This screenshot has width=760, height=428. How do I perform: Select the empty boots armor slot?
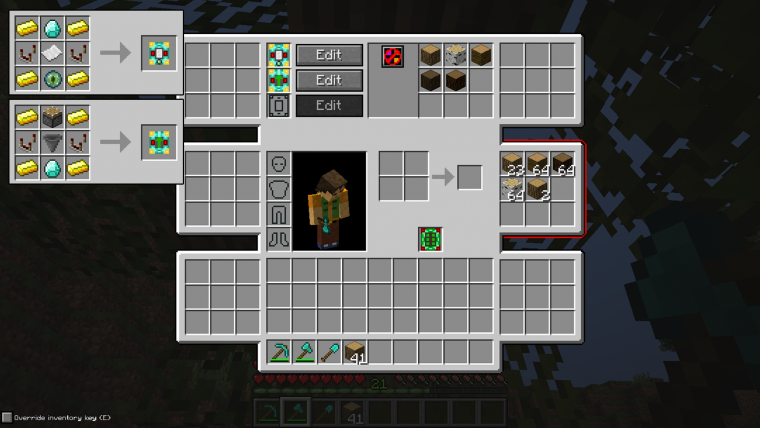pos(279,239)
